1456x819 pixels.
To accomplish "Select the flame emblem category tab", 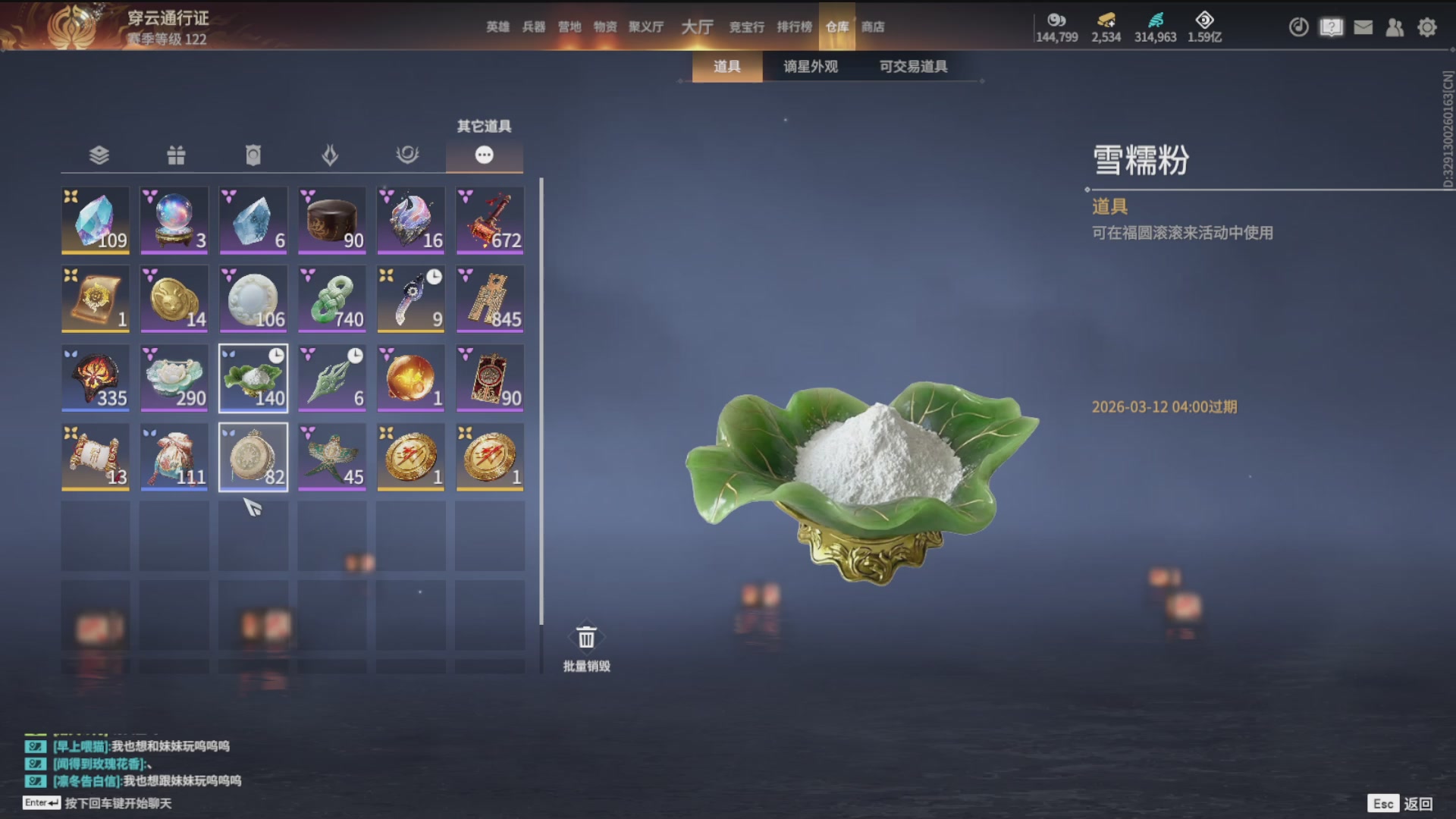I will (x=331, y=155).
